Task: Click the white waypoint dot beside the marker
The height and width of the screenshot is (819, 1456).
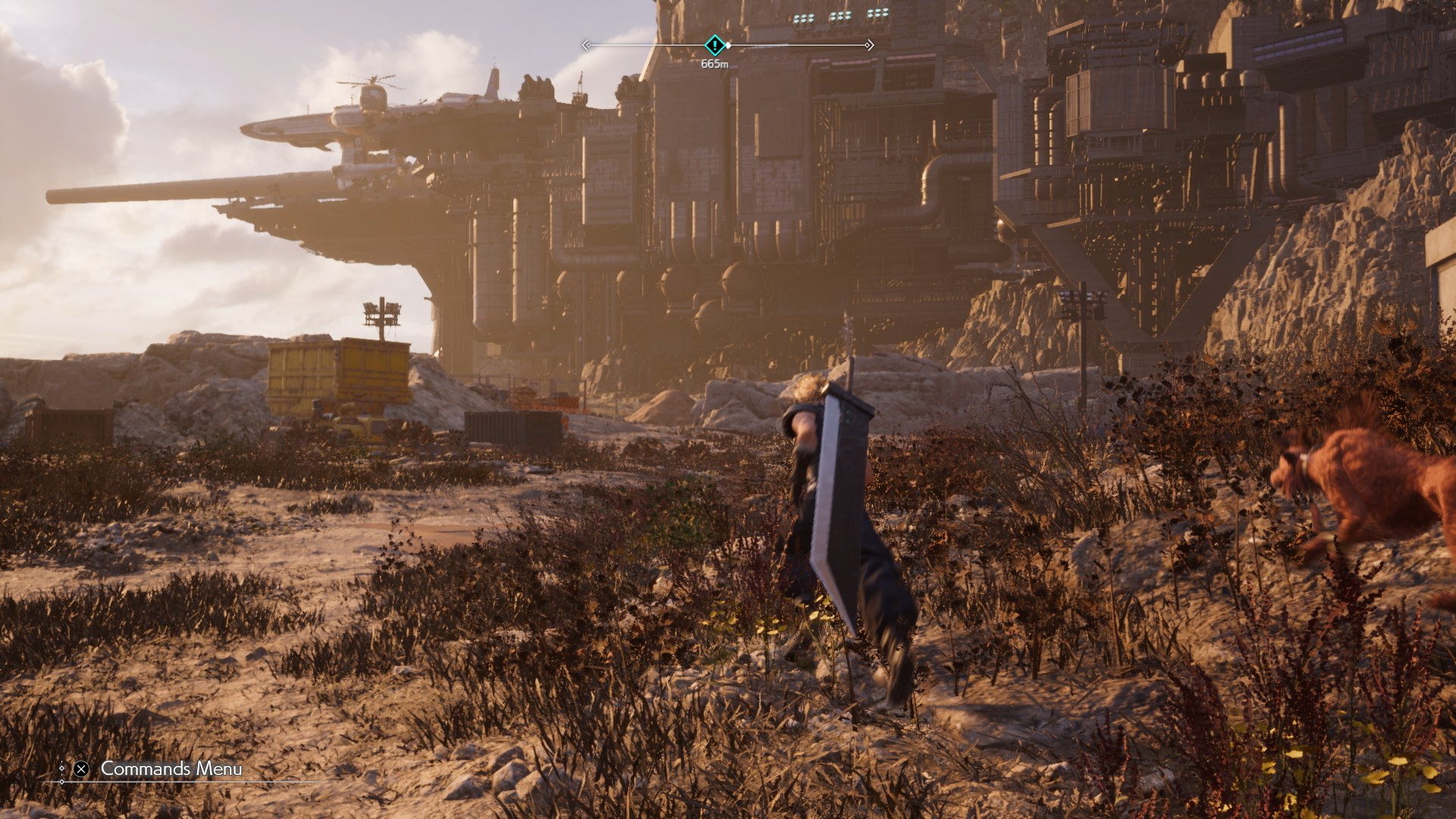Action: coord(729,45)
